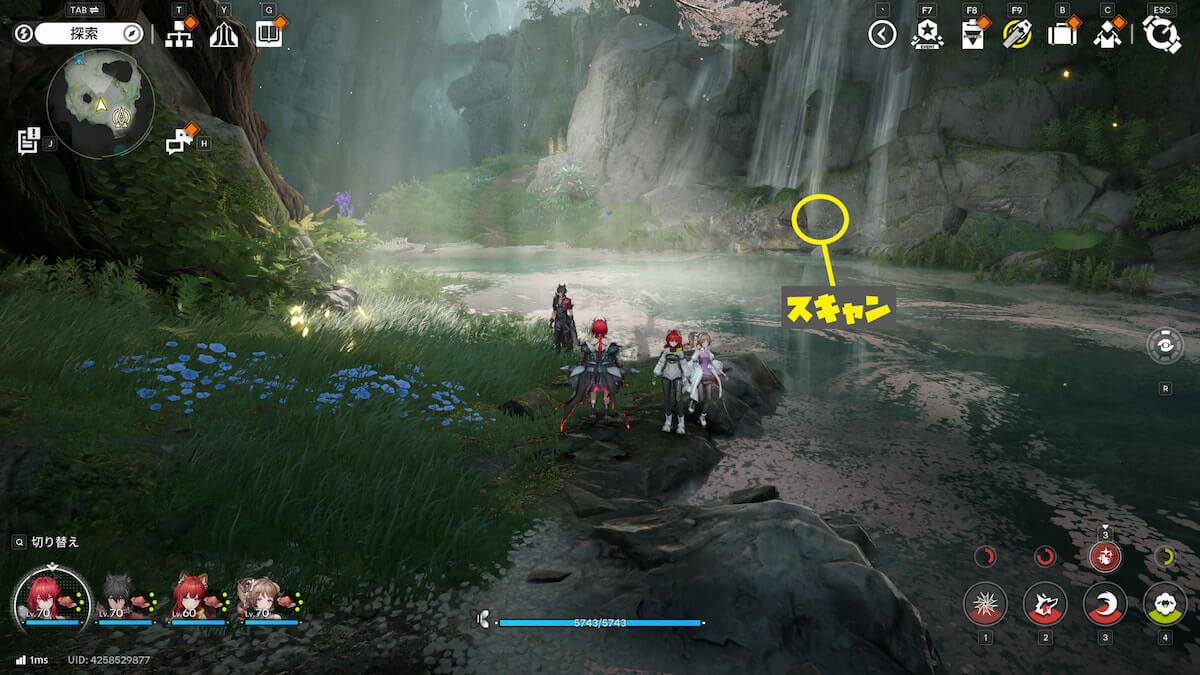Open the suitcase backpack icon
The height and width of the screenshot is (675, 1200).
(1061, 35)
